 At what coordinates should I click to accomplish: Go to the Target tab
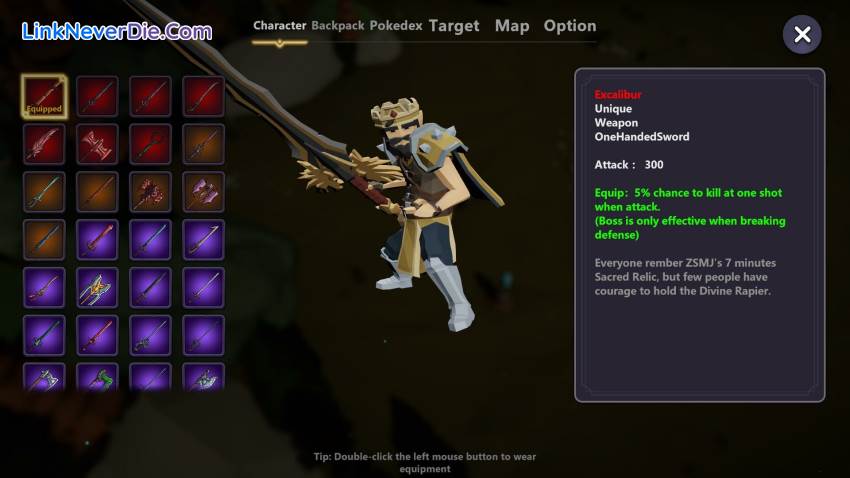[454, 26]
